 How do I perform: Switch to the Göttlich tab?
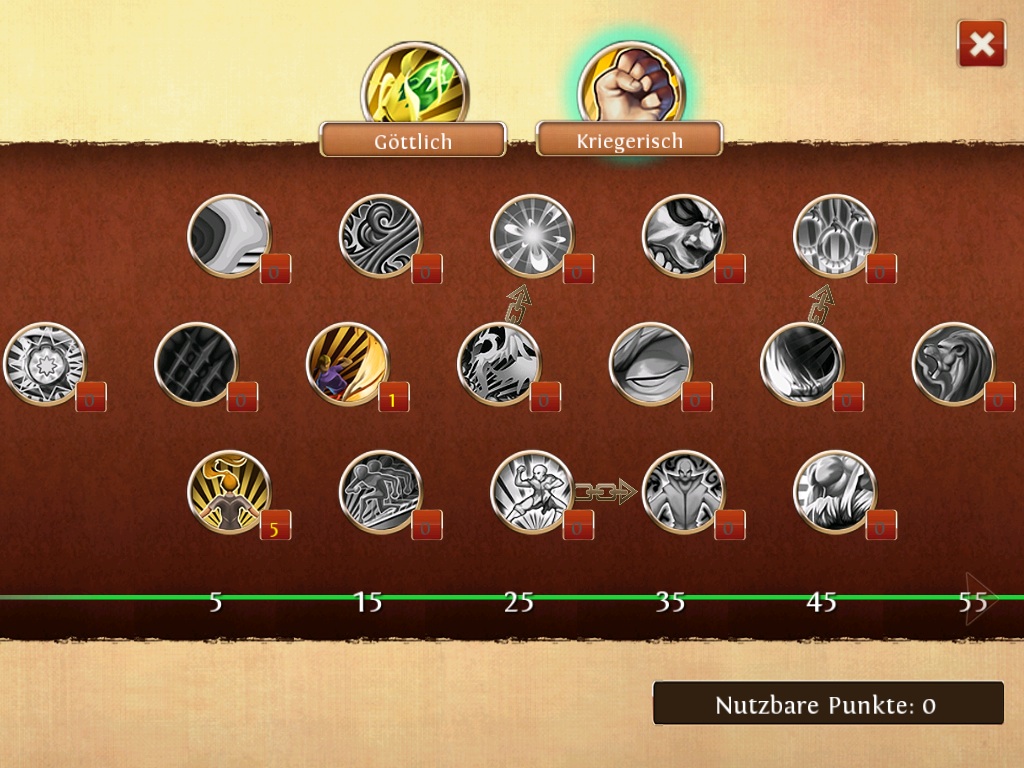pos(413,141)
